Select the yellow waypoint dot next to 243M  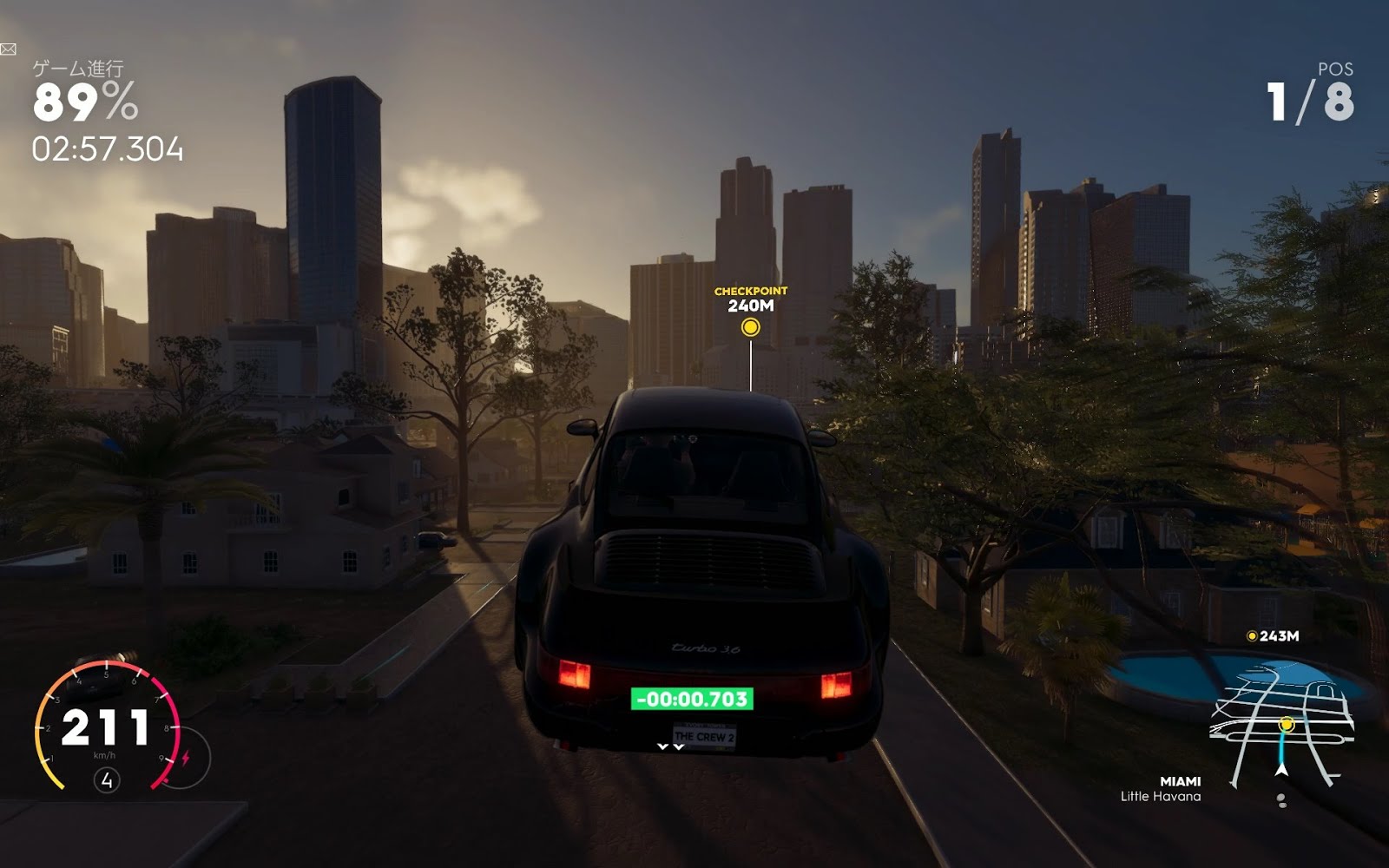[x=1252, y=635]
